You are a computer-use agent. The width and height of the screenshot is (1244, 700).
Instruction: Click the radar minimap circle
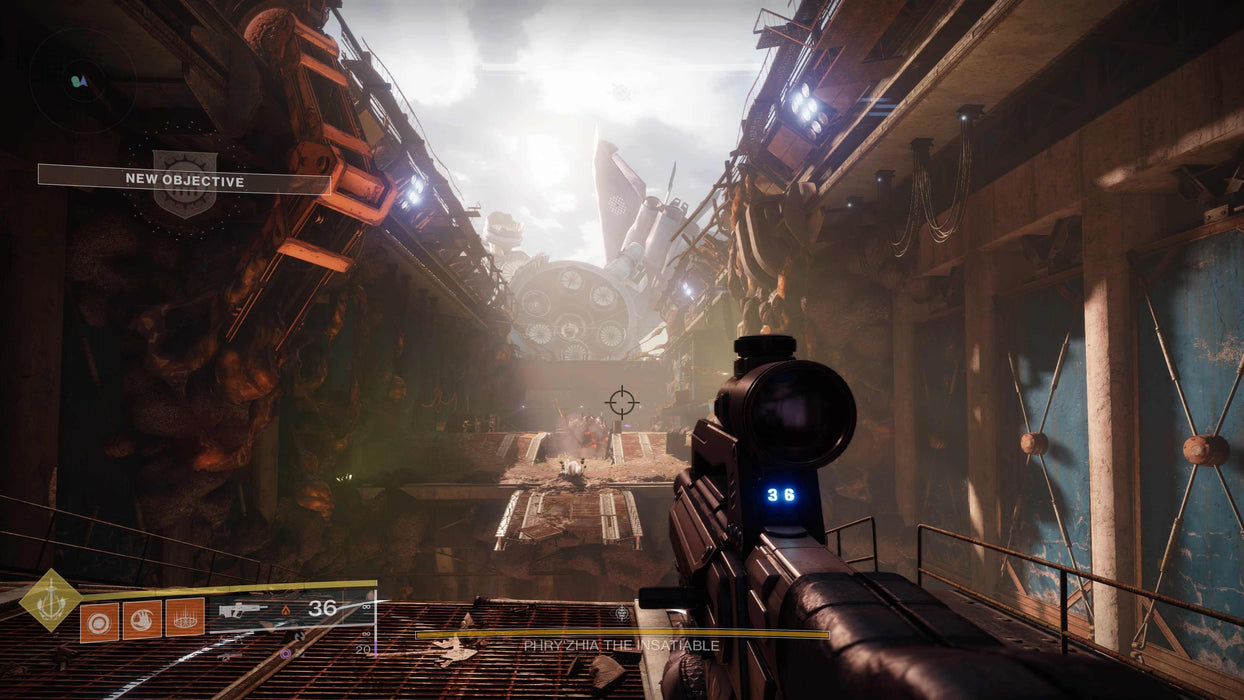pyautogui.click(x=81, y=80)
